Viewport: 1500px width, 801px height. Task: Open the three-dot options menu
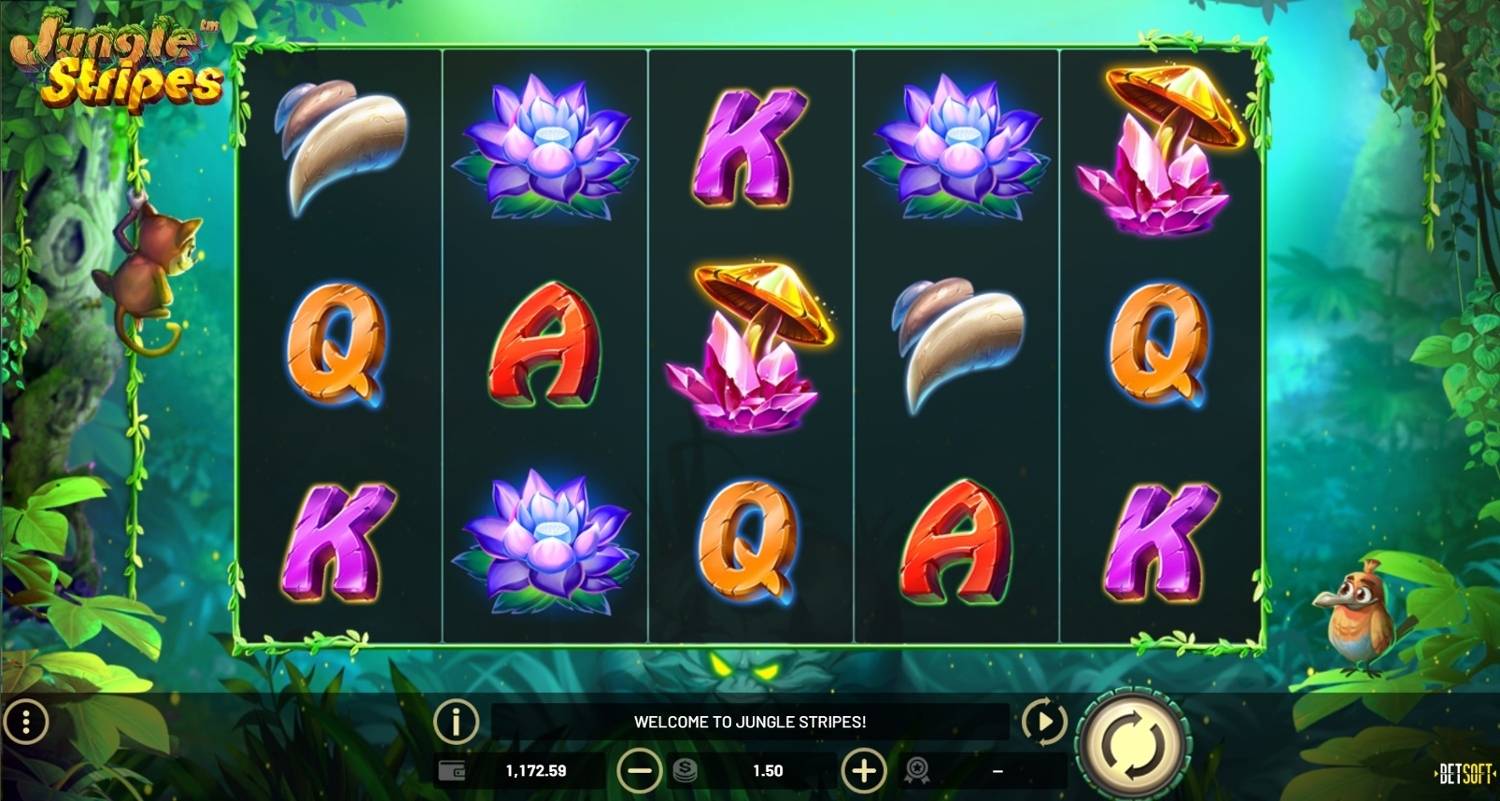tap(27, 721)
